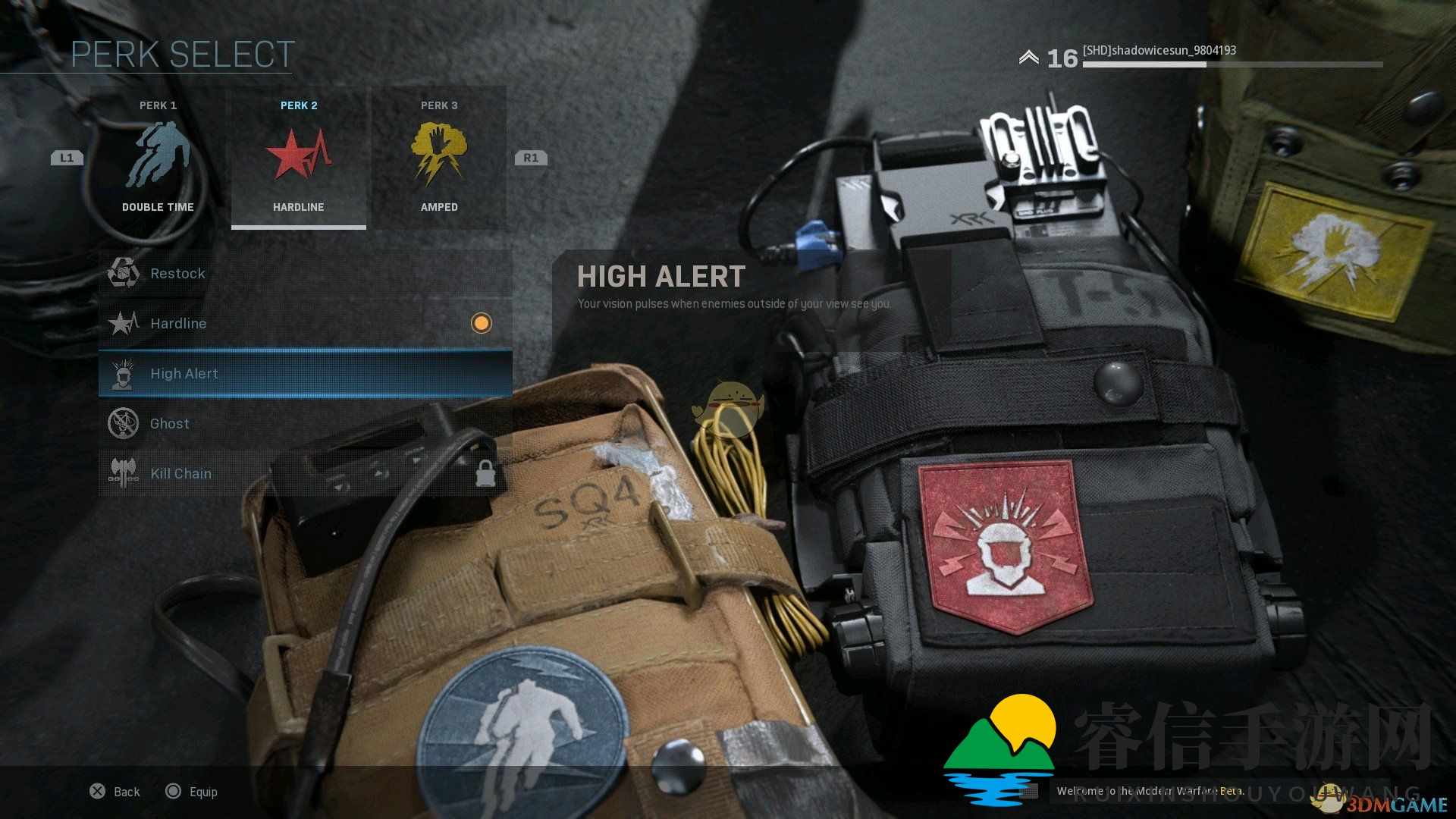
Task: Equip the highlighted perk
Action: [x=192, y=792]
